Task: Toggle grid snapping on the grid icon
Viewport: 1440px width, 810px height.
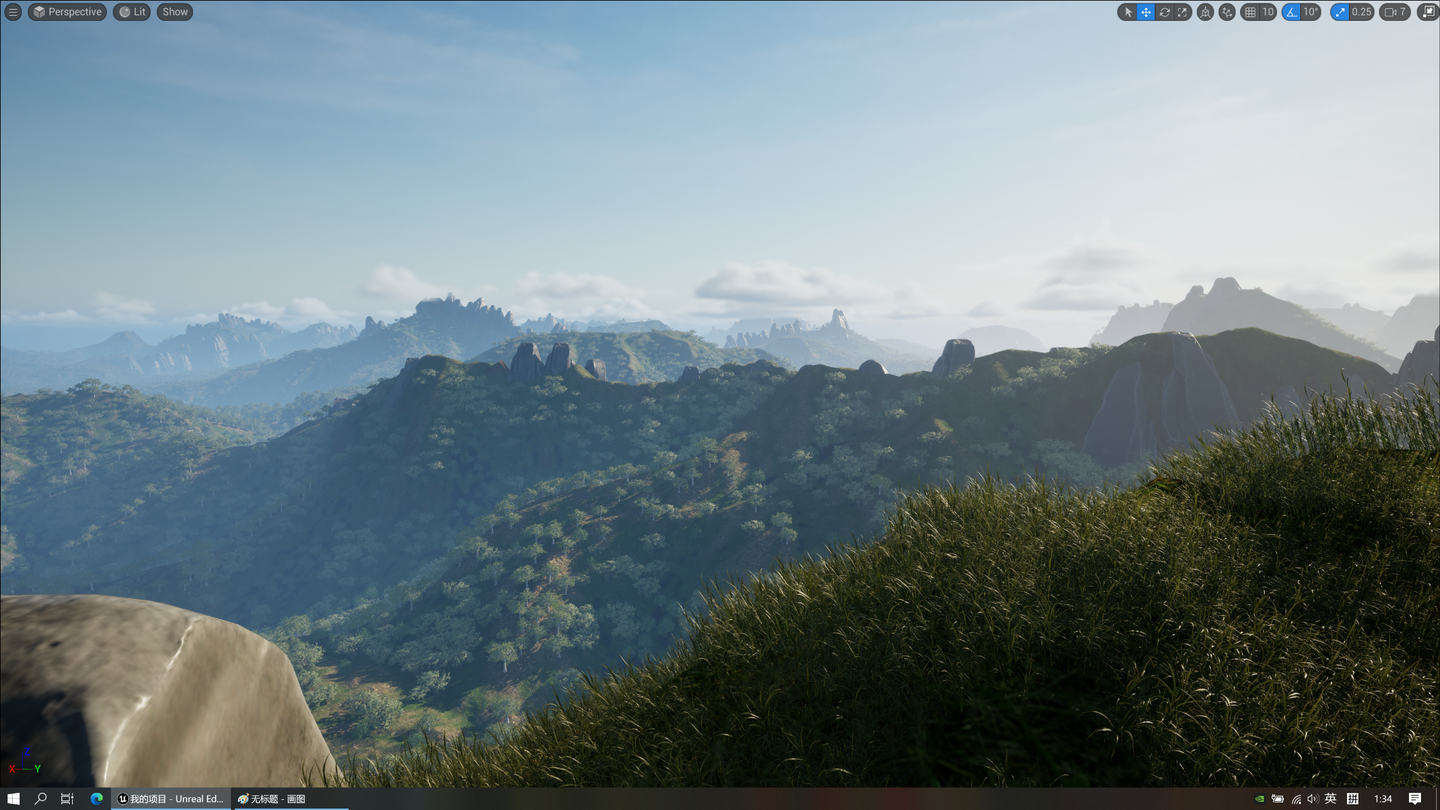Action: click(x=1250, y=12)
